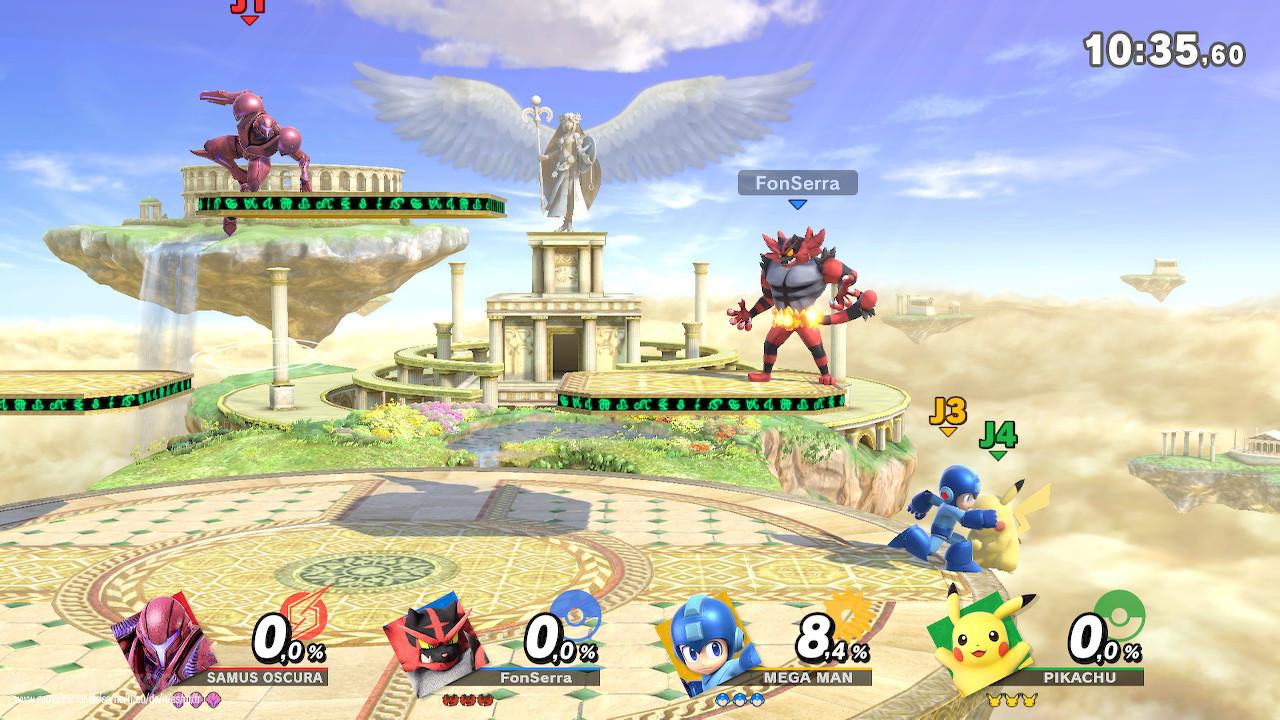Select the SAMUS OSCURA name label
The height and width of the screenshot is (720, 1280).
click(264, 677)
